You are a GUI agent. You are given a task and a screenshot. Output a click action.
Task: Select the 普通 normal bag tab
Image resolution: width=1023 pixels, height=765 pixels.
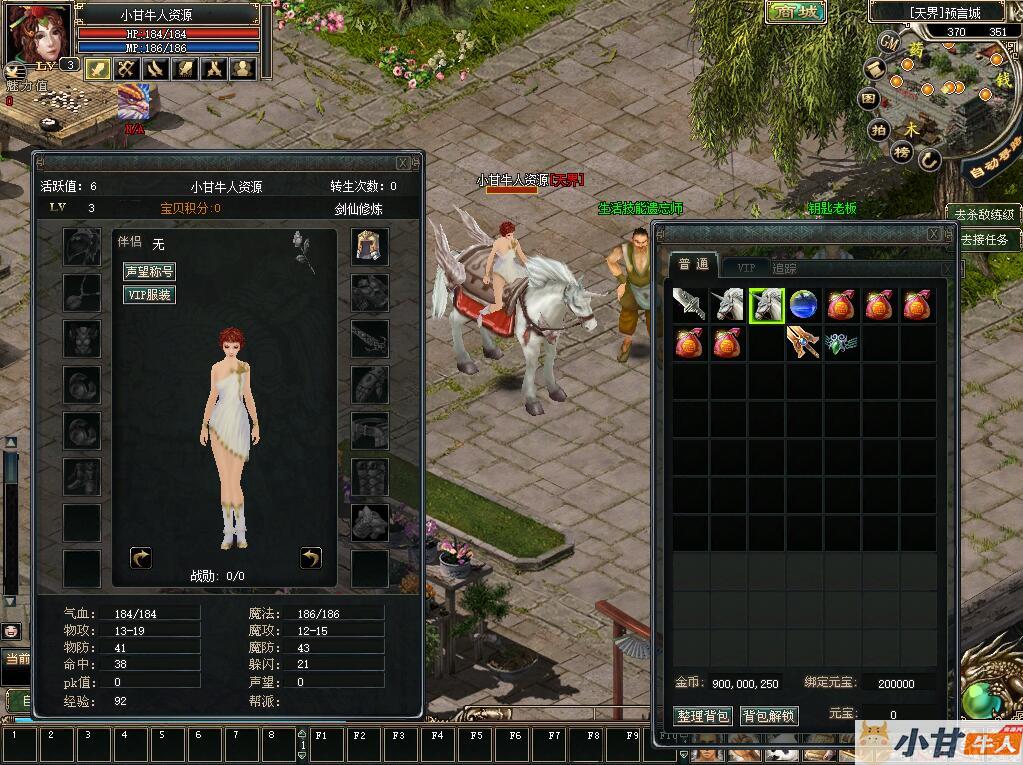pyautogui.click(x=693, y=264)
